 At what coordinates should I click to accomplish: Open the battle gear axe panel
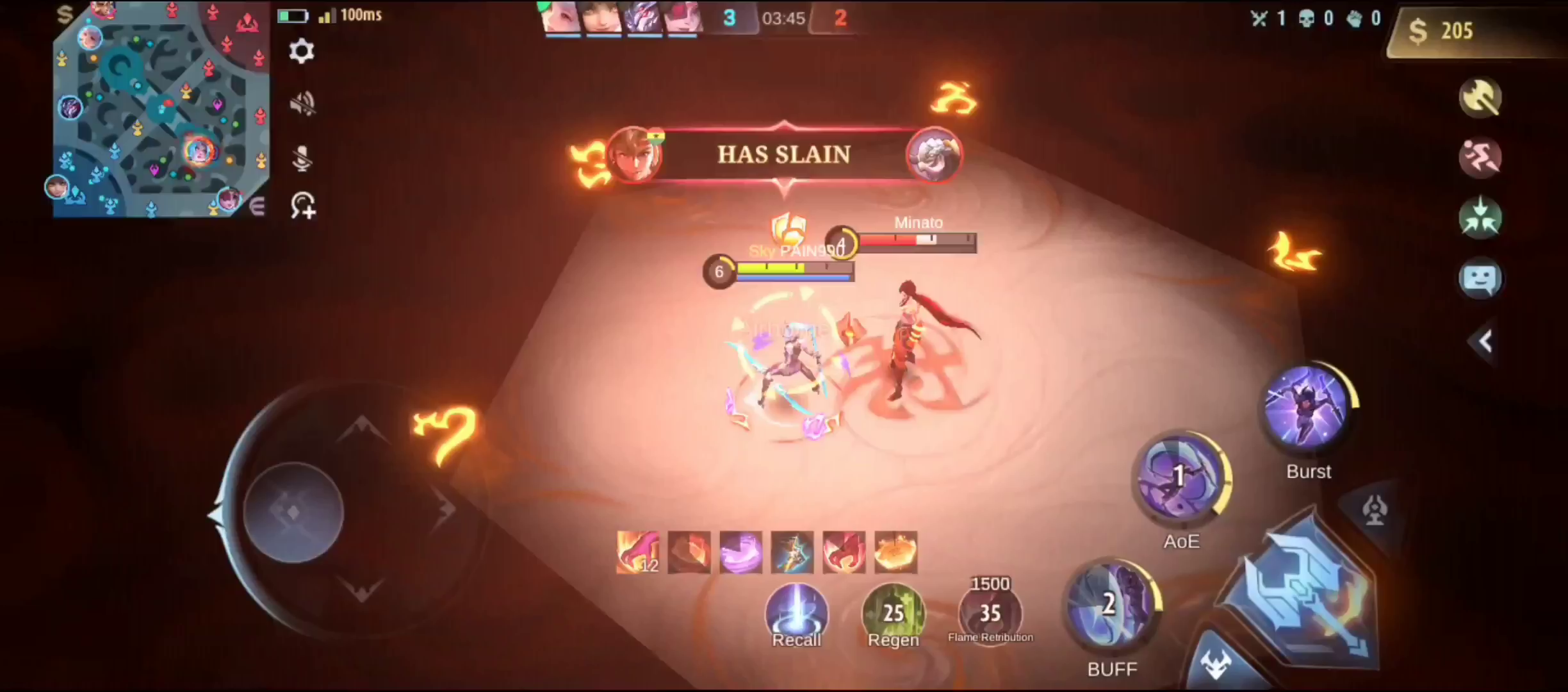point(1482,97)
